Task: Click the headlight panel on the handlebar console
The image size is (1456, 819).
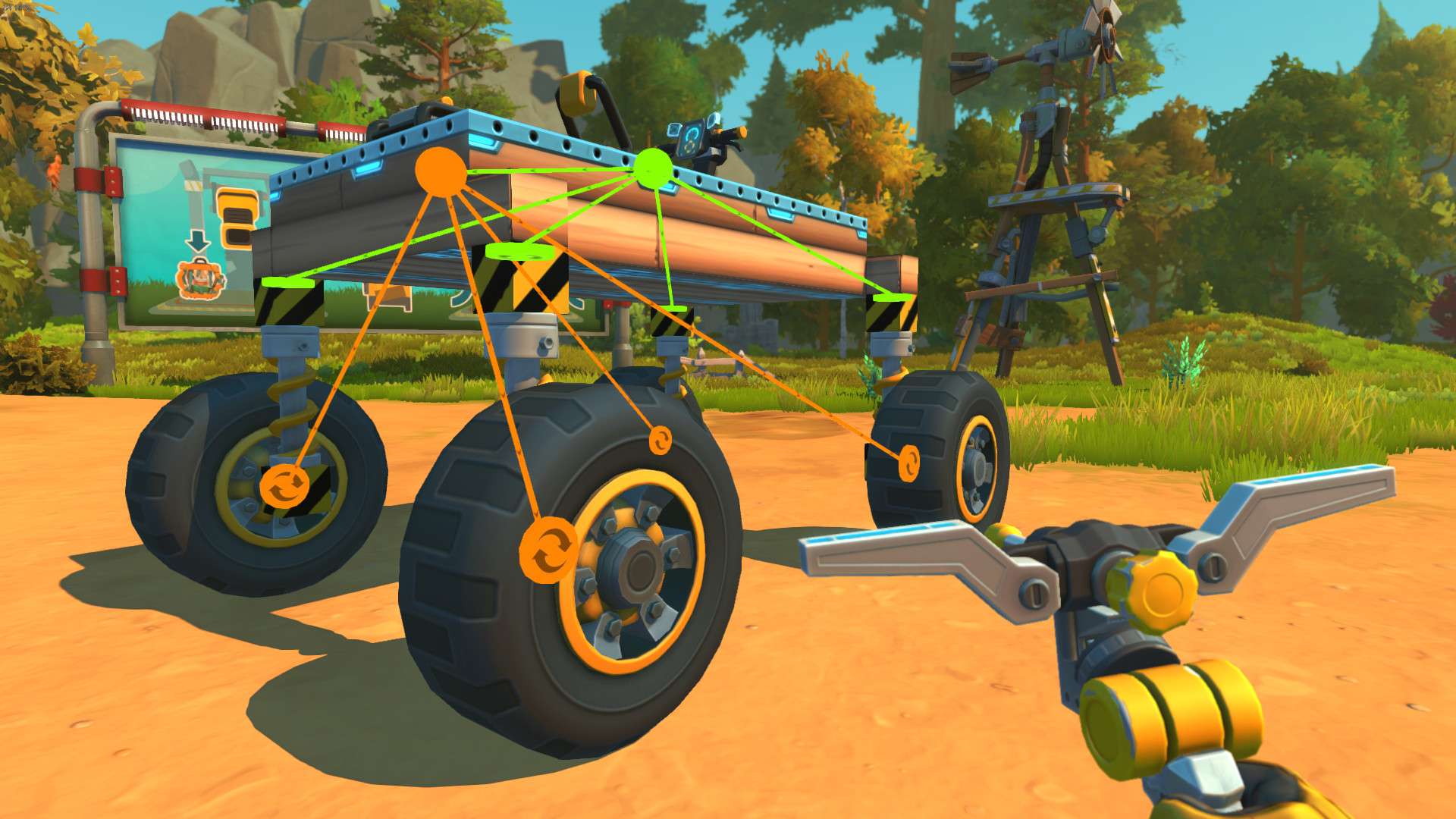Action: point(713,121)
